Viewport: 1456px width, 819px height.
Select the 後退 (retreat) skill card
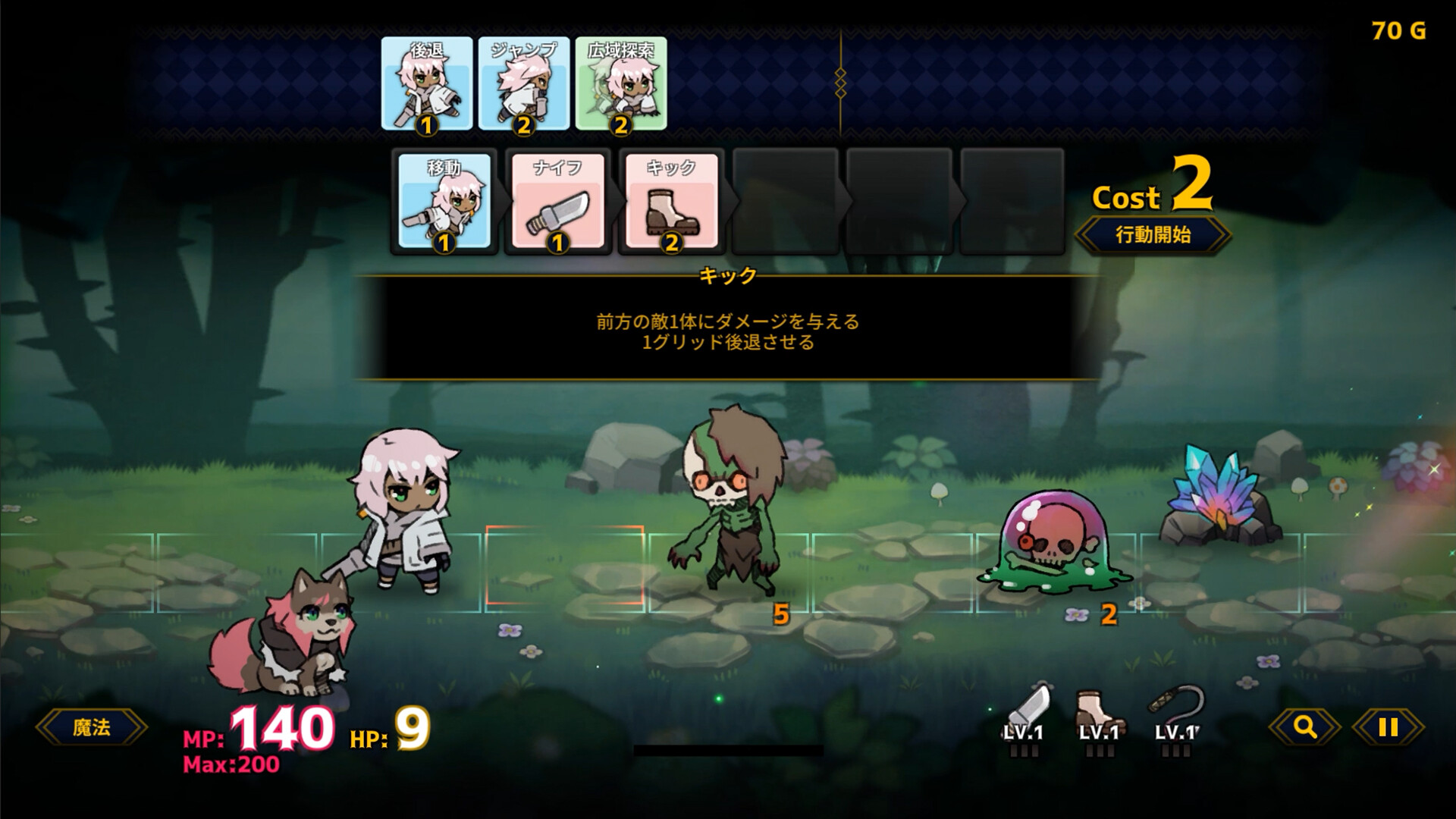[x=427, y=83]
